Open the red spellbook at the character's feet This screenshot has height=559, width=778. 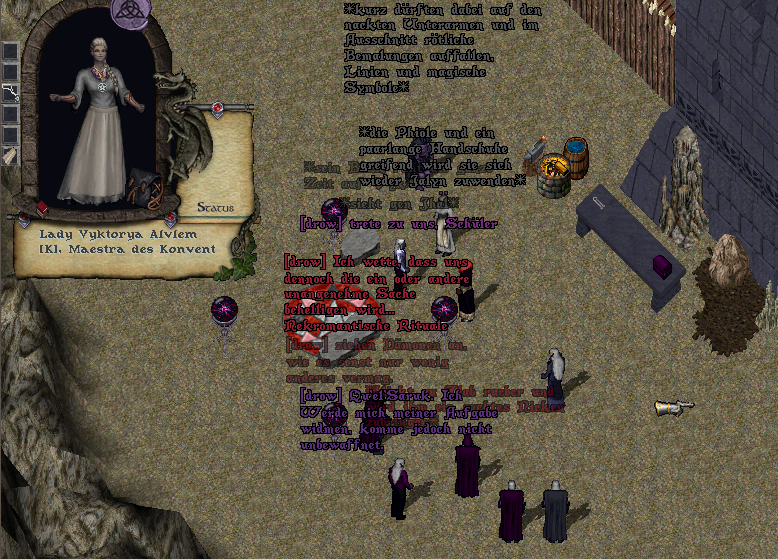pos(43,208)
